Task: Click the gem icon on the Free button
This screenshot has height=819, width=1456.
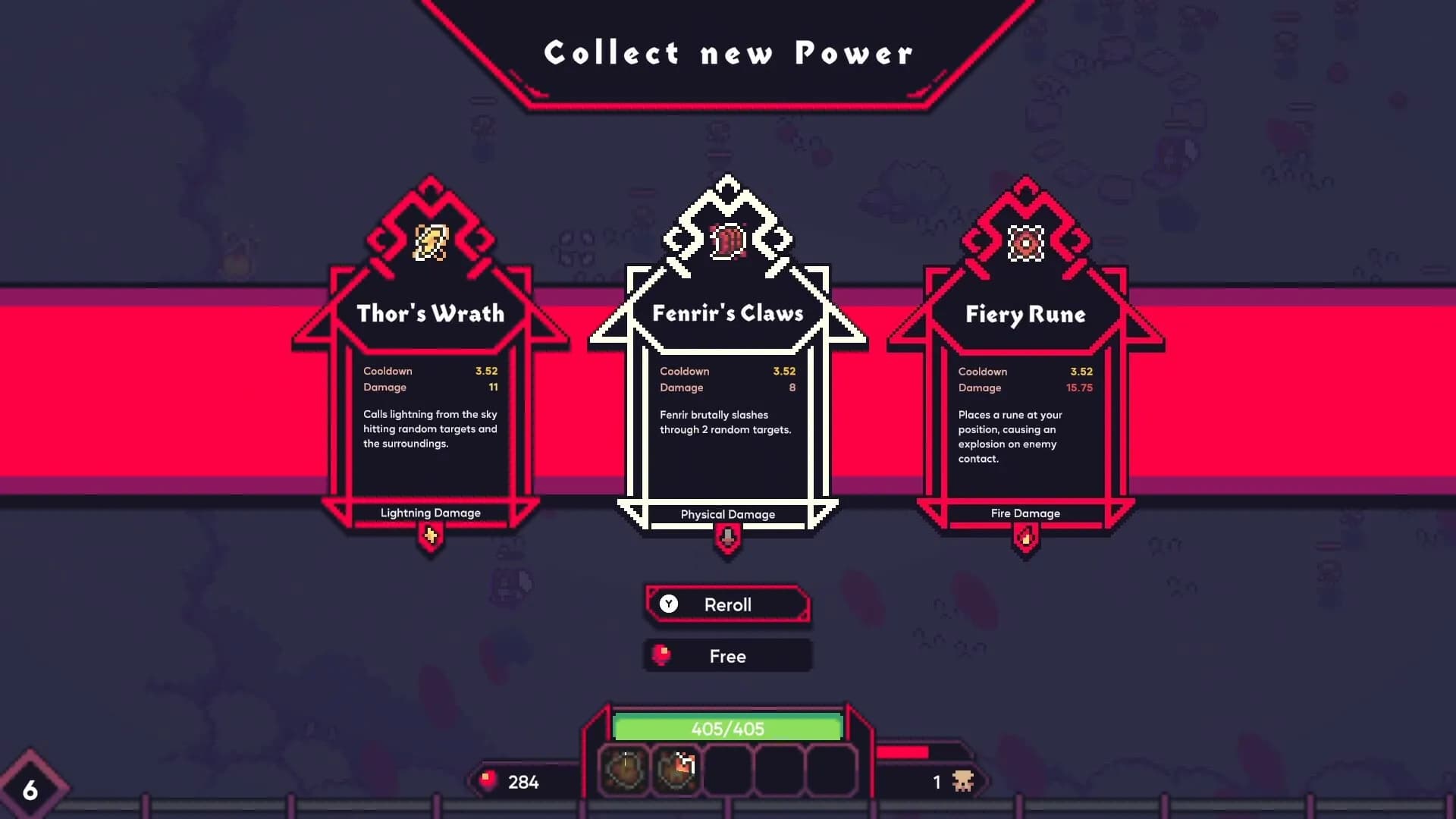Action: tap(663, 655)
